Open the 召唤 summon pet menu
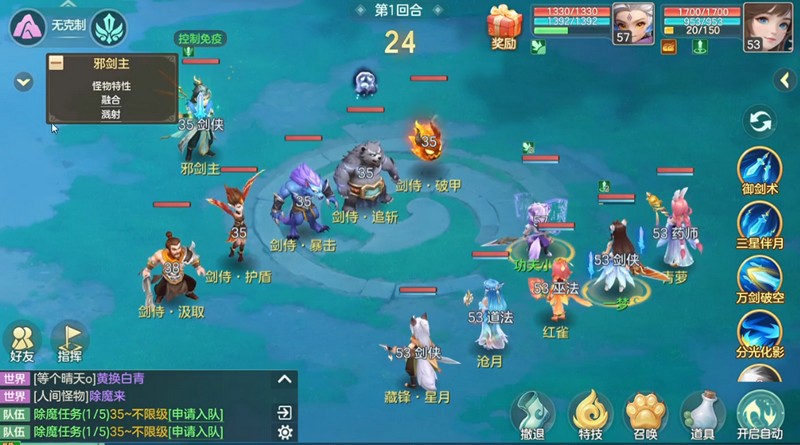This screenshot has width=800, height=445. pos(646,412)
